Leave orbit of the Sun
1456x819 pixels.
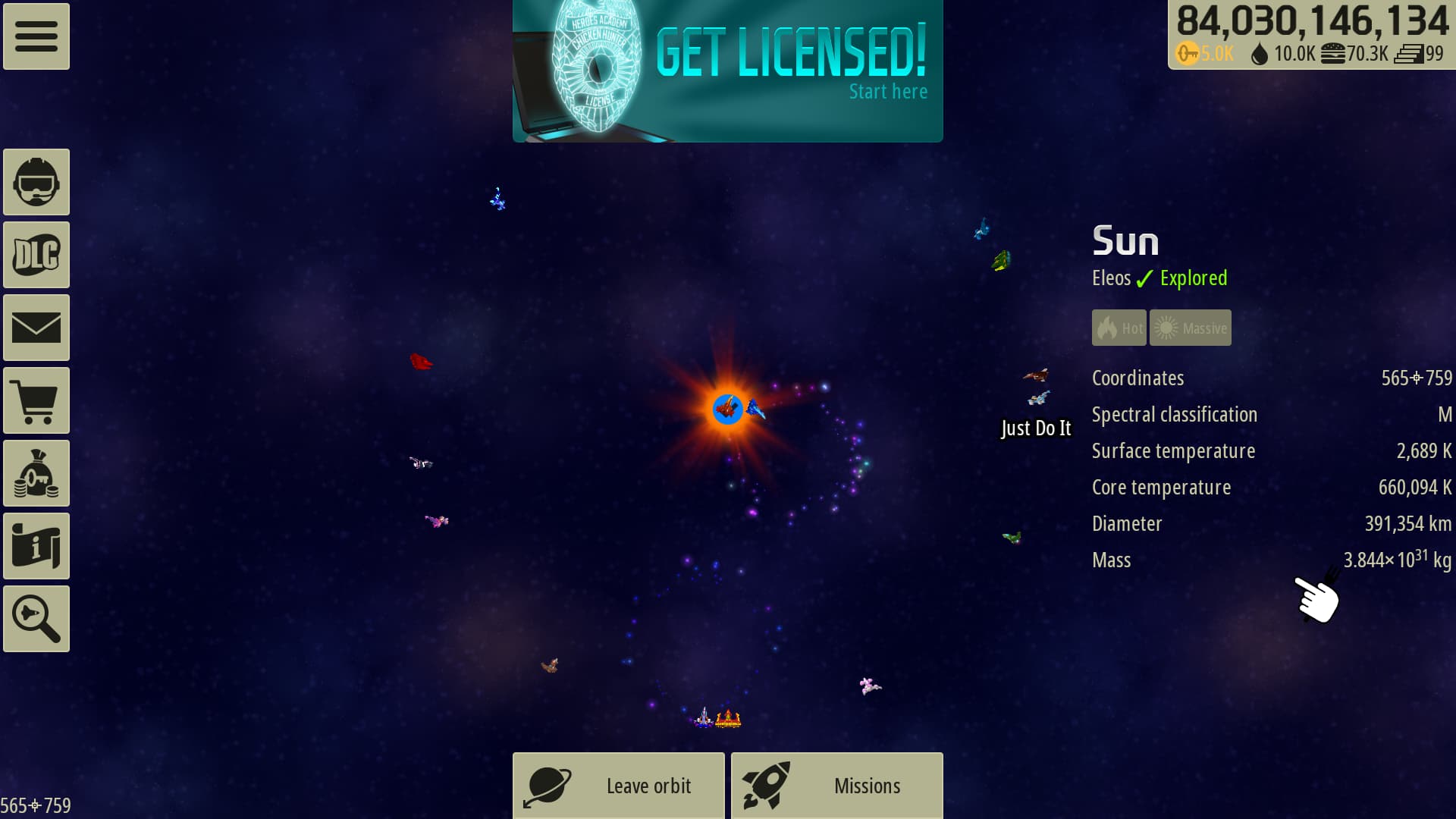pyautogui.click(x=619, y=786)
